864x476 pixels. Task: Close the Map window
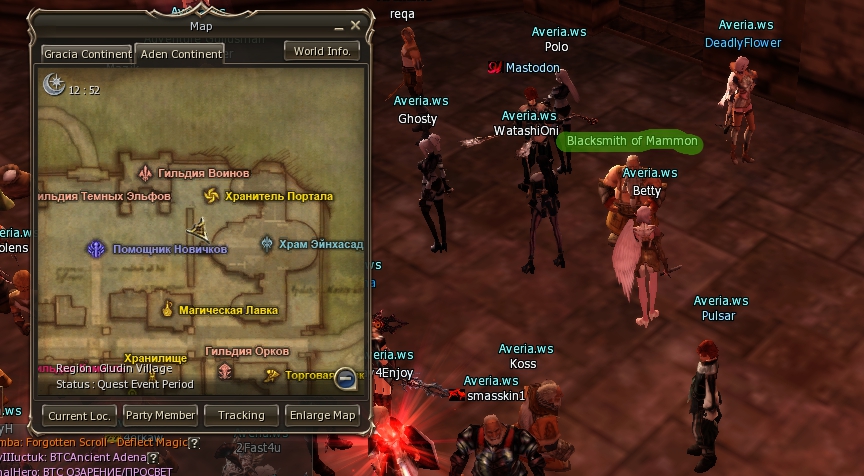click(x=355, y=26)
